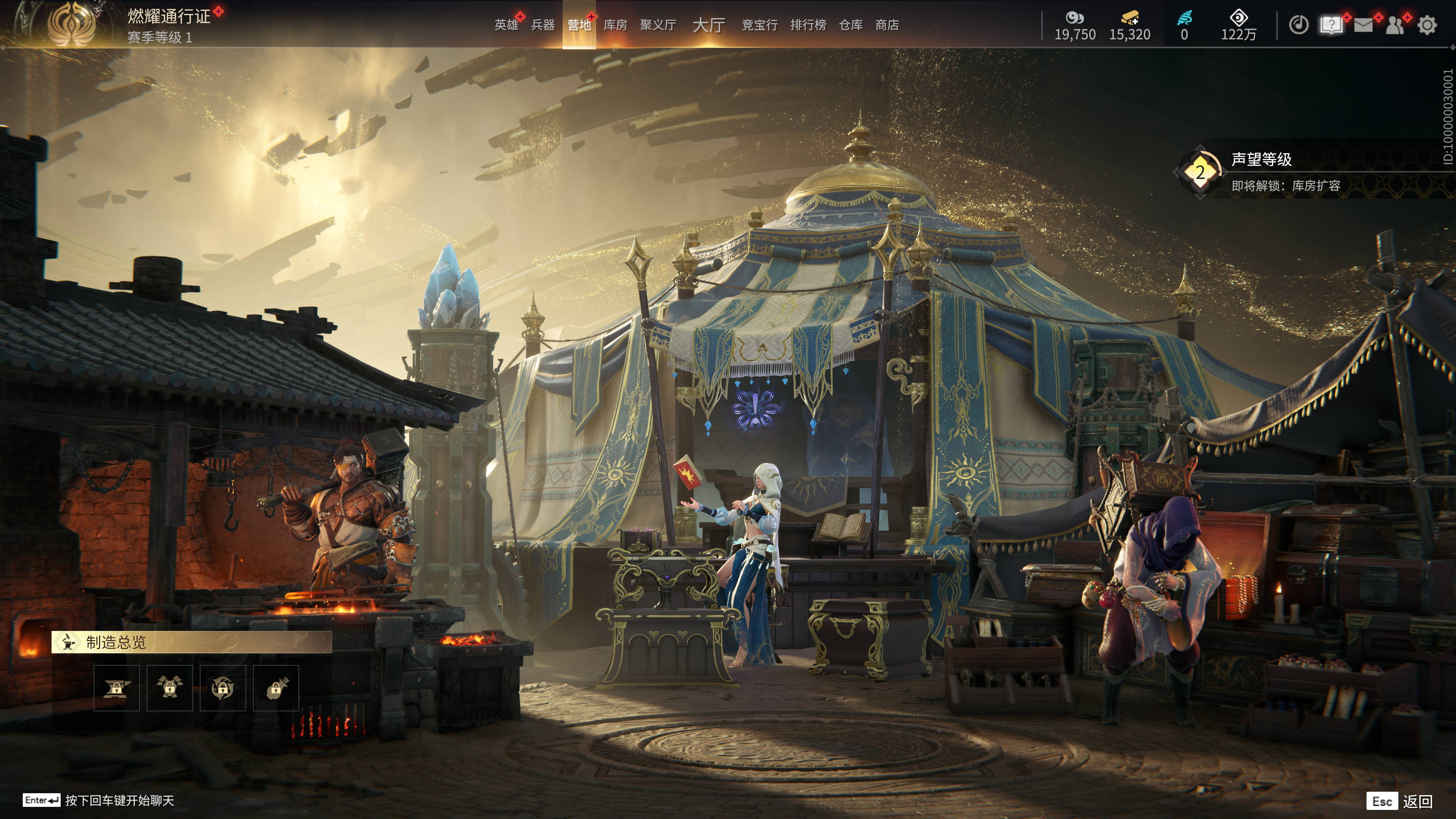Open the gear settings menu
This screenshot has height=819, width=1456.
tap(1427, 25)
